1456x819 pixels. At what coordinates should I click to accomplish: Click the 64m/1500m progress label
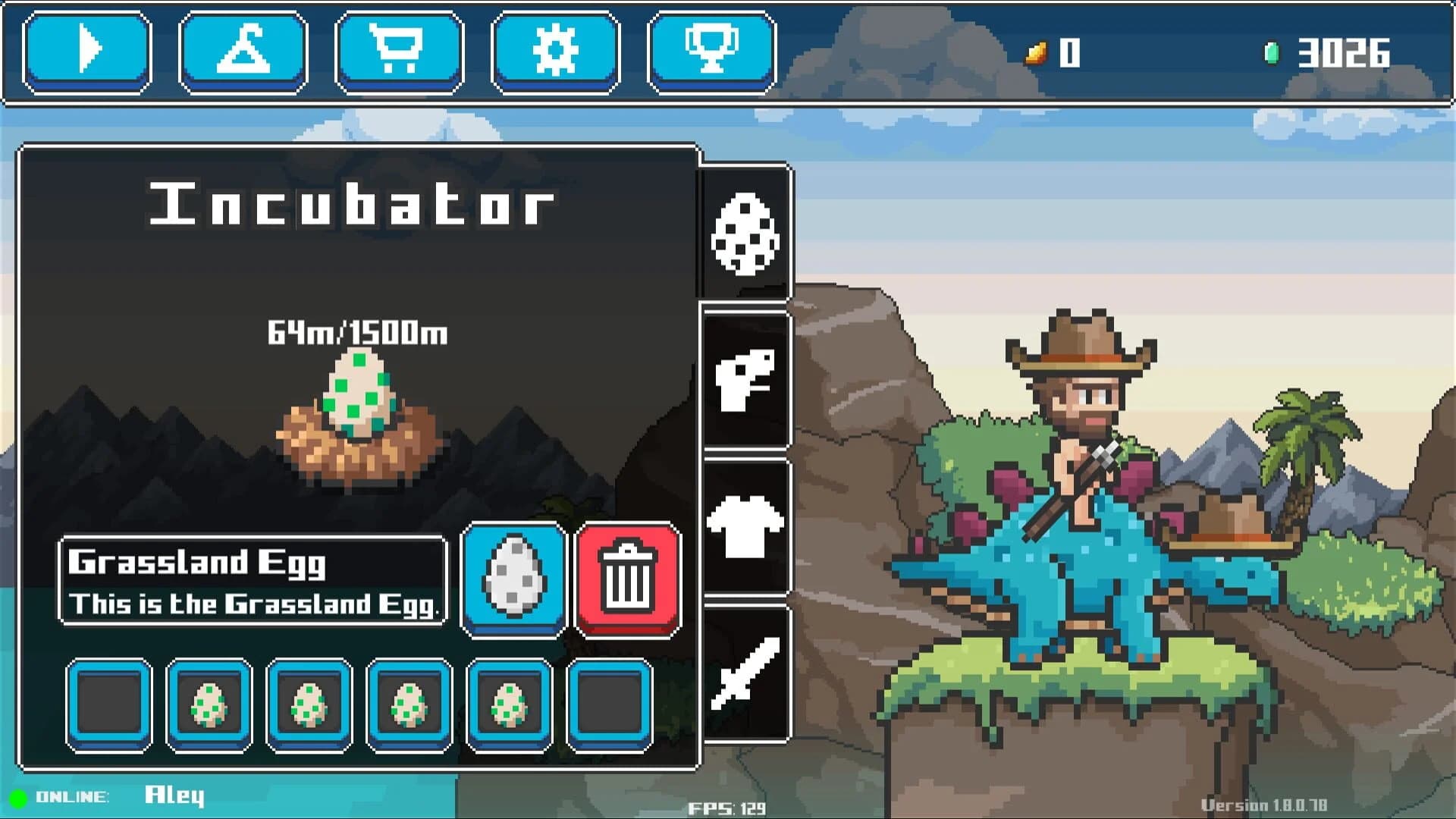pyautogui.click(x=358, y=331)
